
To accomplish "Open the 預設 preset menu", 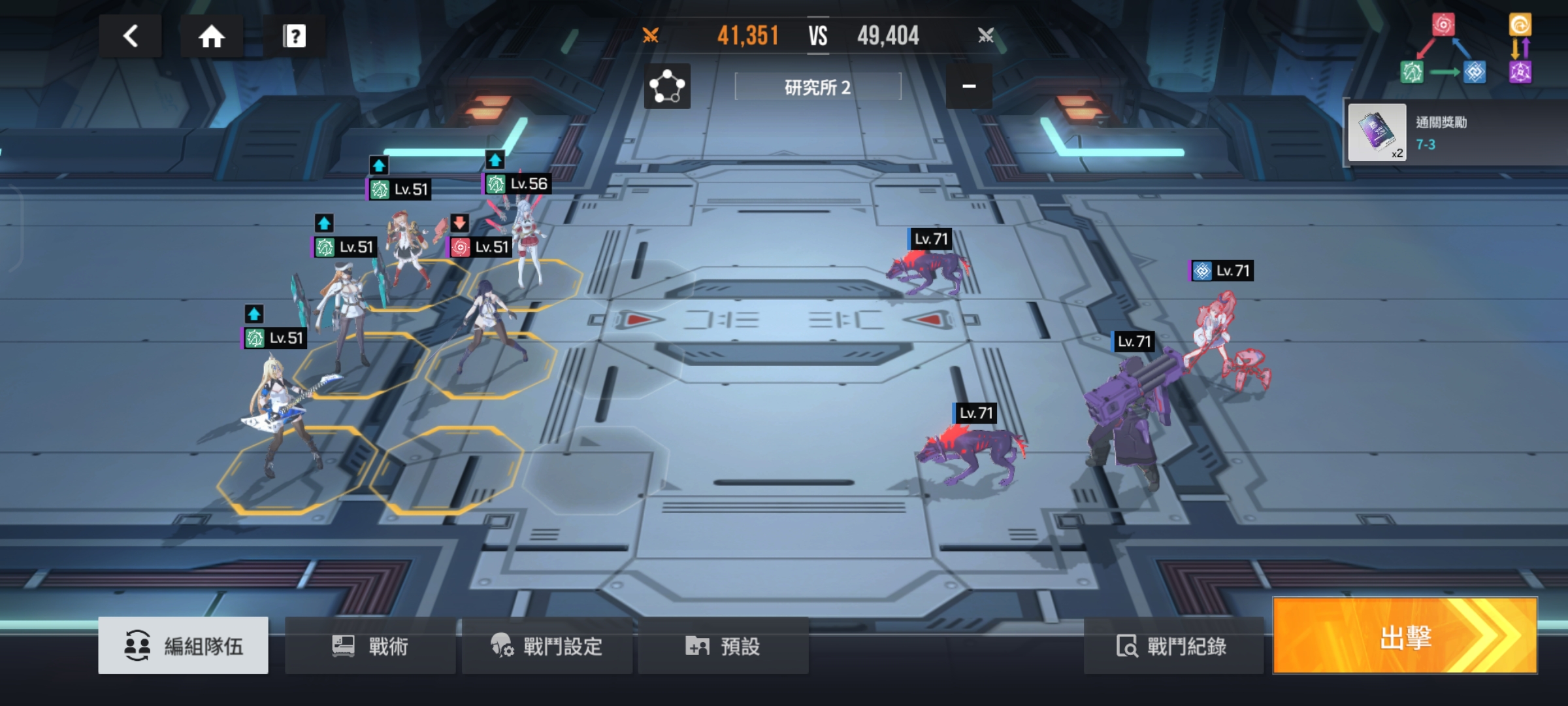I will pyautogui.click(x=723, y=645).
